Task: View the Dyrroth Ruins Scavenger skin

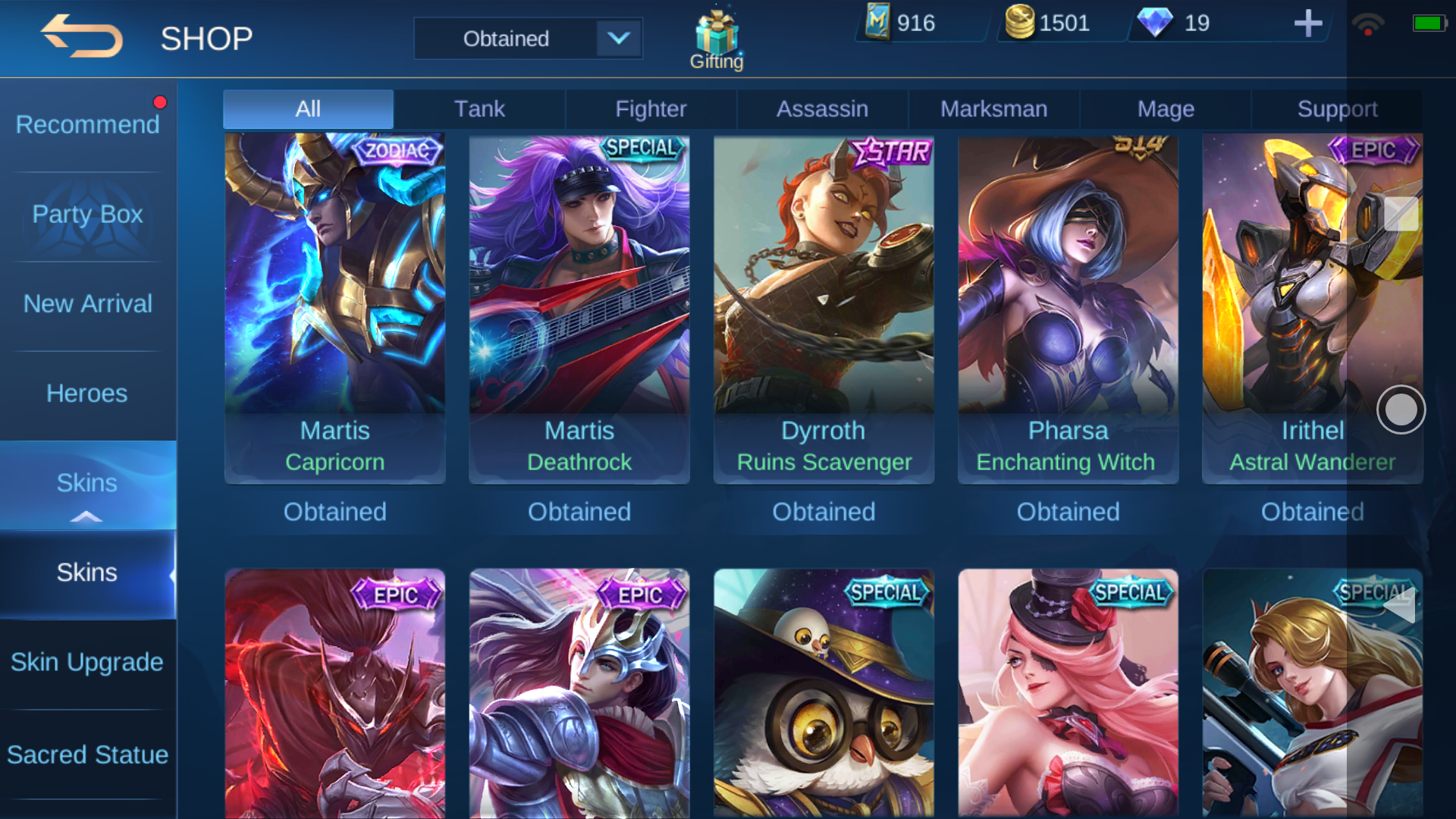Action: [x=824, y=307]
